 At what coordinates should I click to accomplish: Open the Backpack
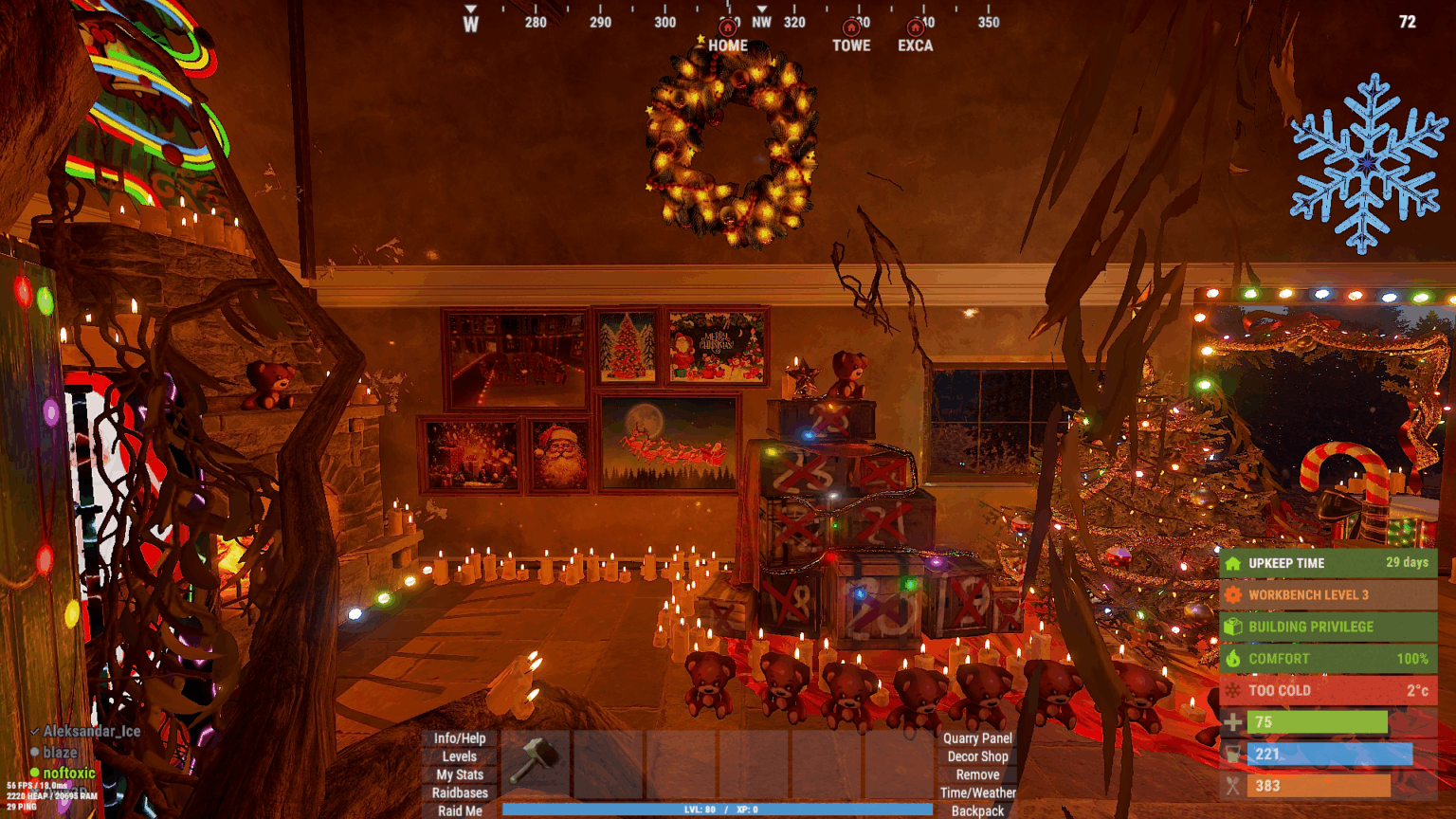pyautogui.click(x=977, y=810)
